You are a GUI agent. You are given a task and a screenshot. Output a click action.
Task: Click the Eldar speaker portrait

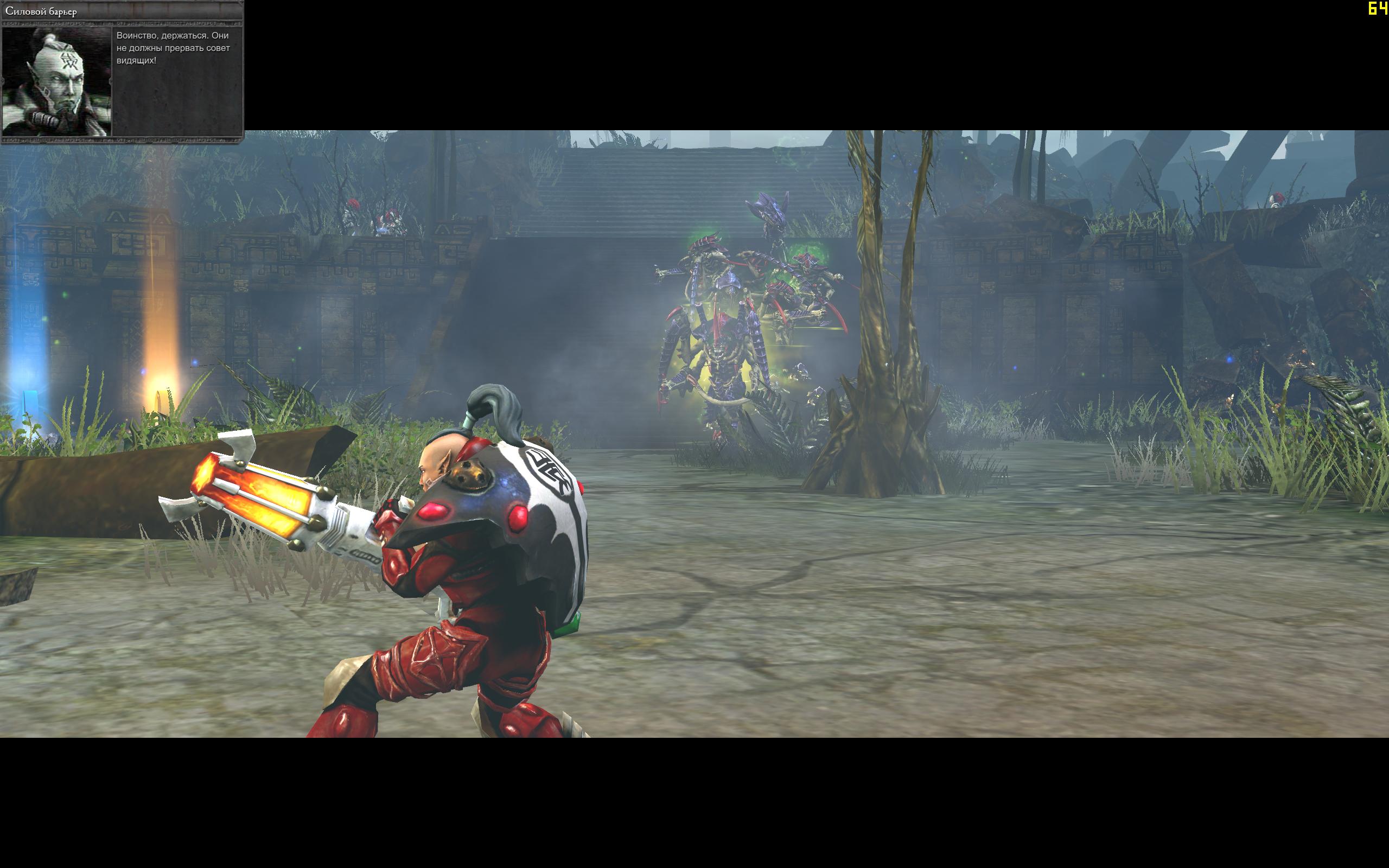point(56,81)
